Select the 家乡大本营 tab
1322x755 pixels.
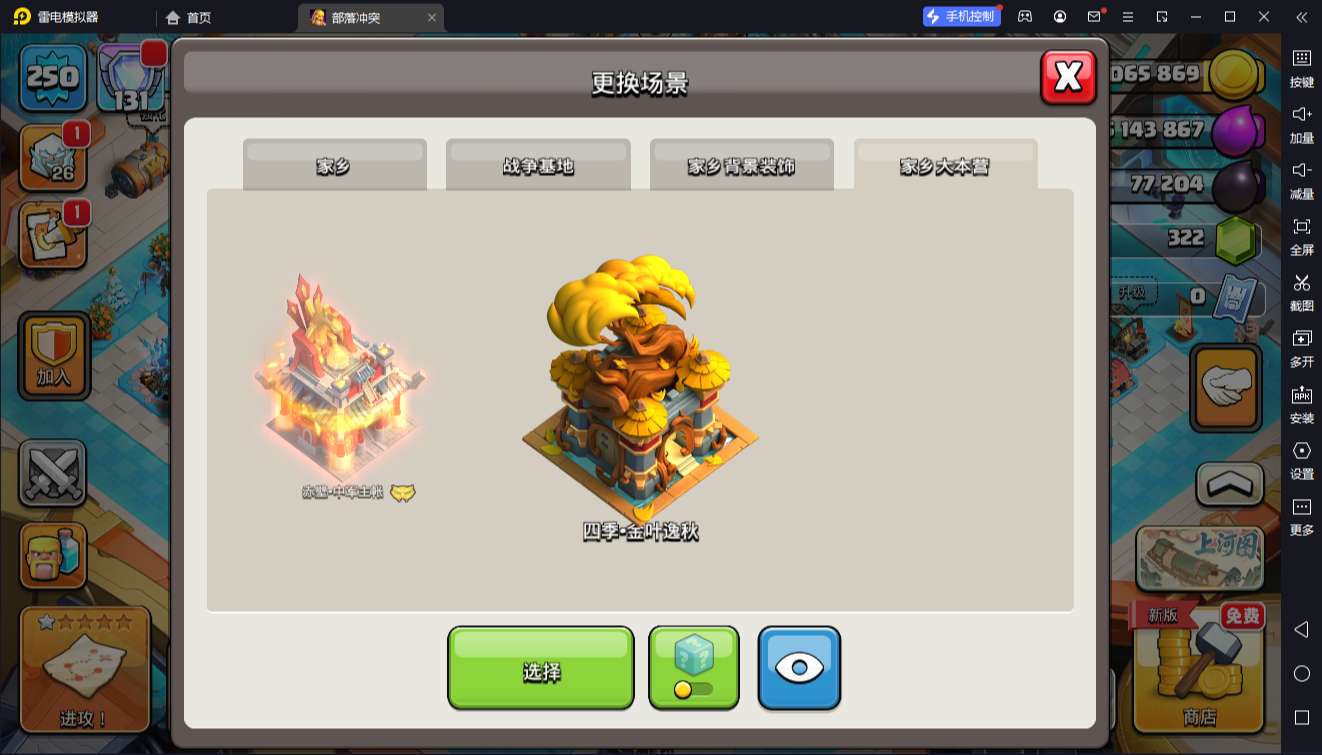[945, 165]
